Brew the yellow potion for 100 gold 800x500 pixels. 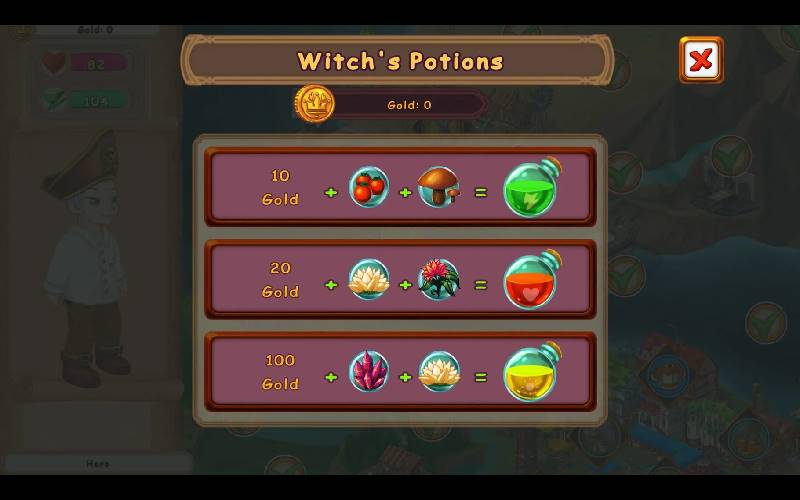[530, 372]
